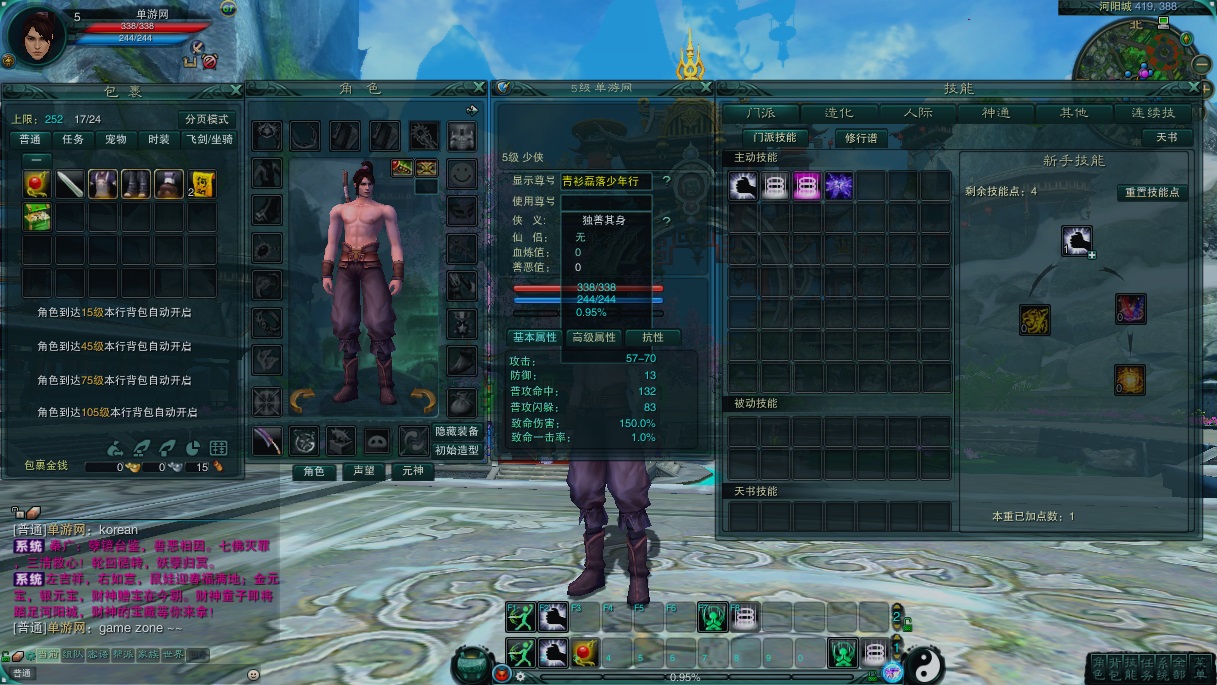Open the 声望 tab
This screenshot has width=1217, height=685.
coord(363,471)
